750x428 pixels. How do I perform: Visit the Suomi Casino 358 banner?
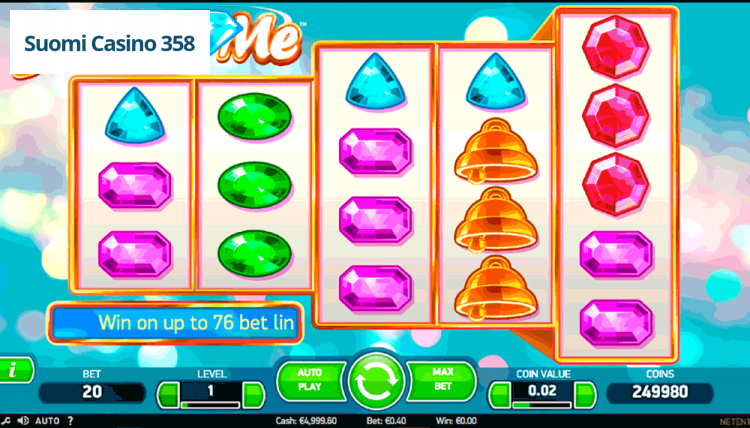click(110, 45)
